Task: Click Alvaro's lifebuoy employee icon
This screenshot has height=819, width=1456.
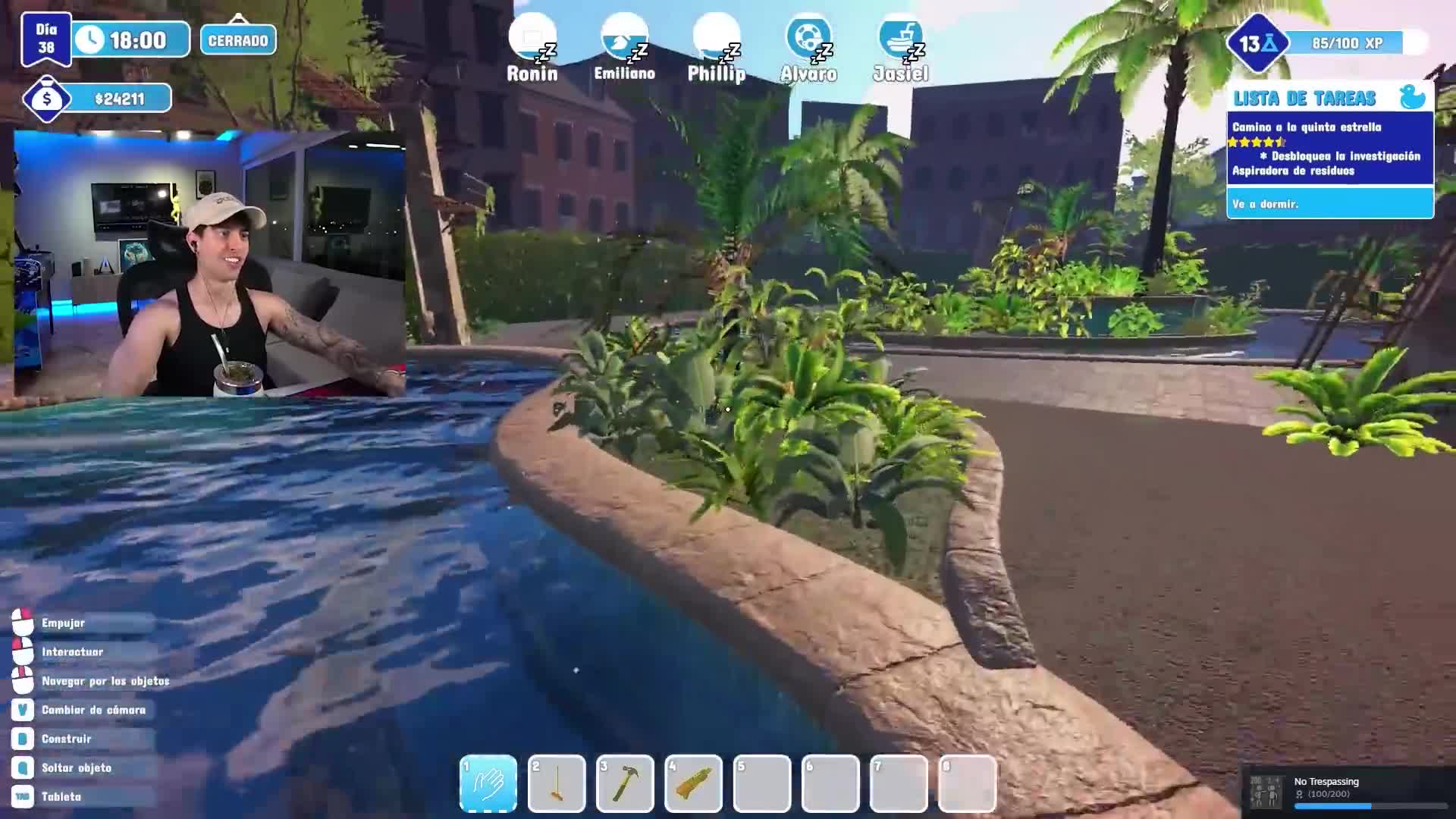Action: (x=808, y=36)
